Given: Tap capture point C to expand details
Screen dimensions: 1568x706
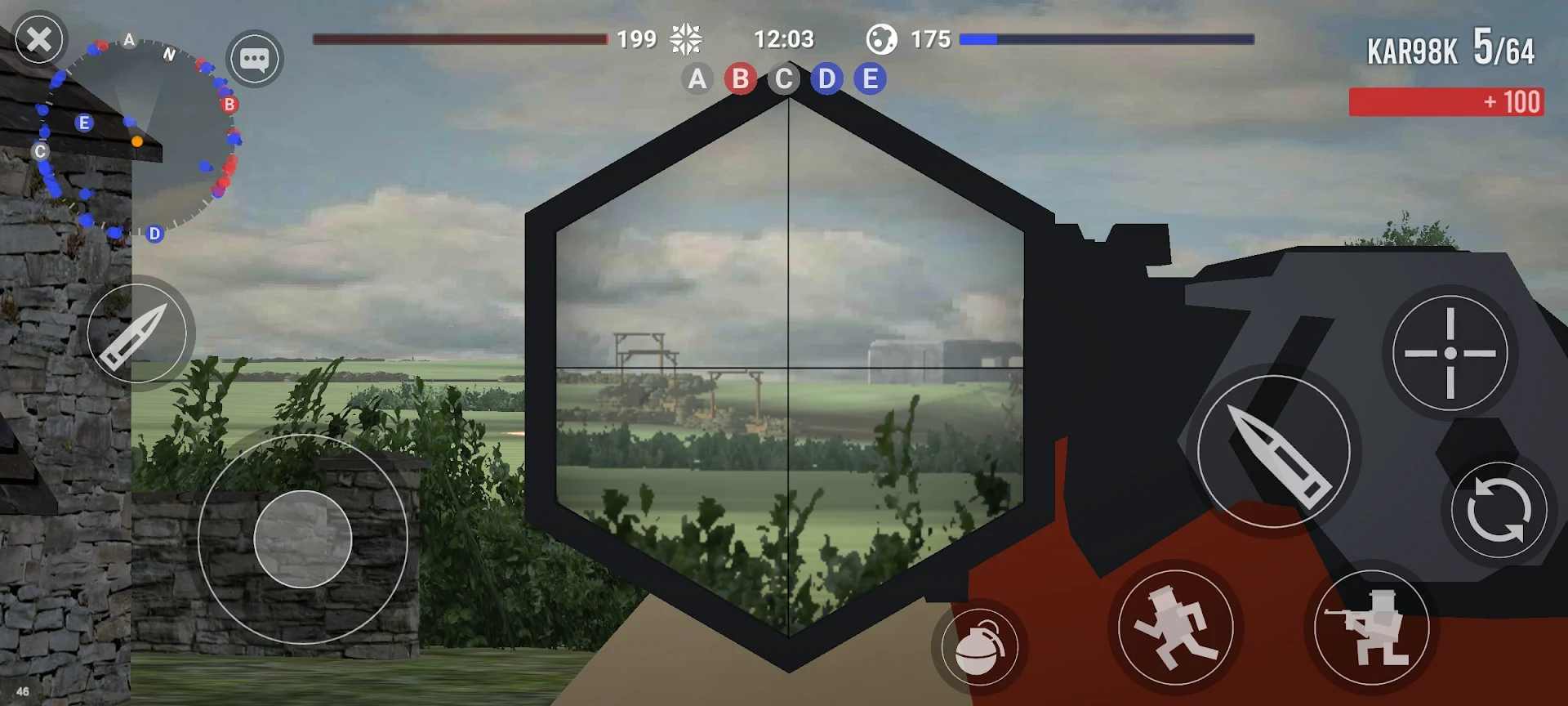Looking at the screenshot, I should click(x=784, y=79).
